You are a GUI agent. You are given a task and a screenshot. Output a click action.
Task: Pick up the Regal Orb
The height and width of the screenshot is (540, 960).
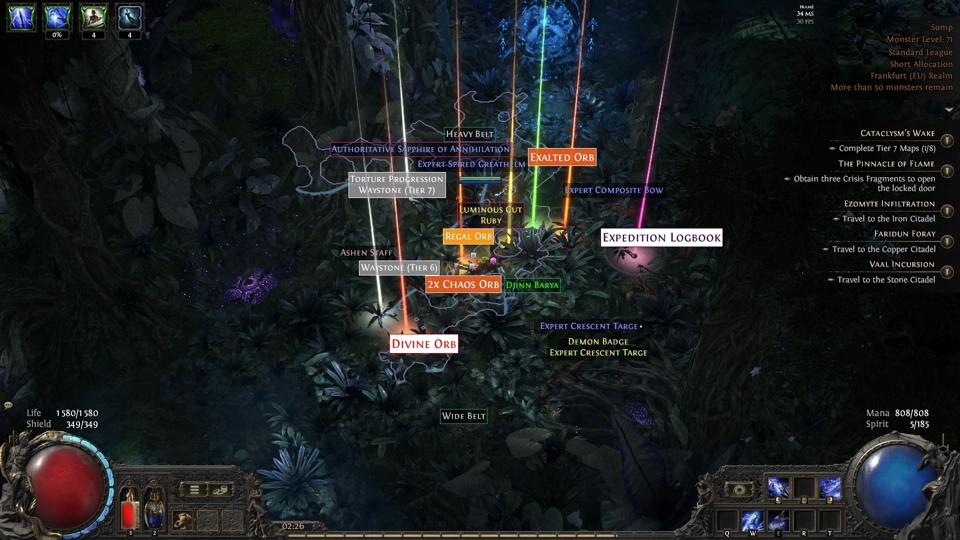(468, 236)
